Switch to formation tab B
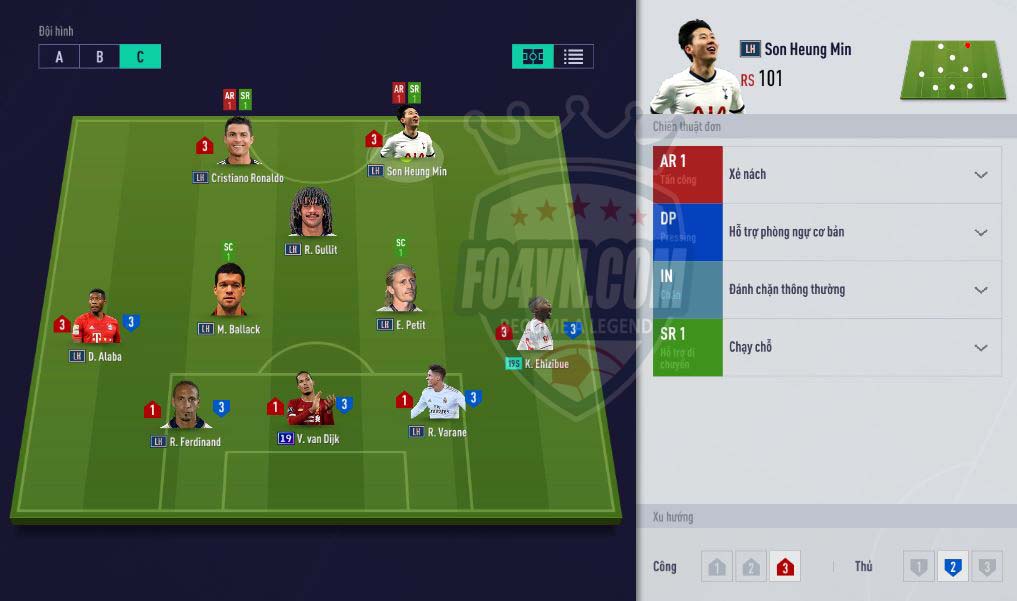The image size is (1017, 601). tap(99, 57)
